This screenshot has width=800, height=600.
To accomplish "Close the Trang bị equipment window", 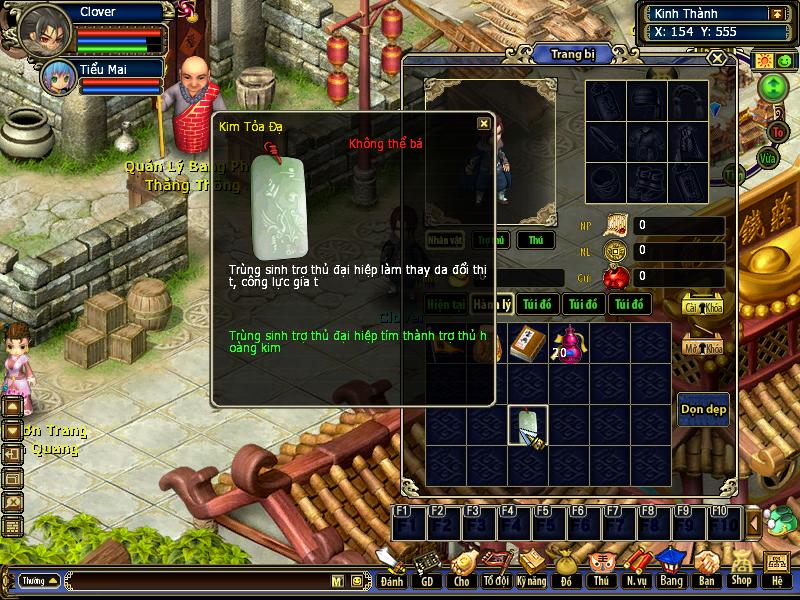I will click(717, 59).
